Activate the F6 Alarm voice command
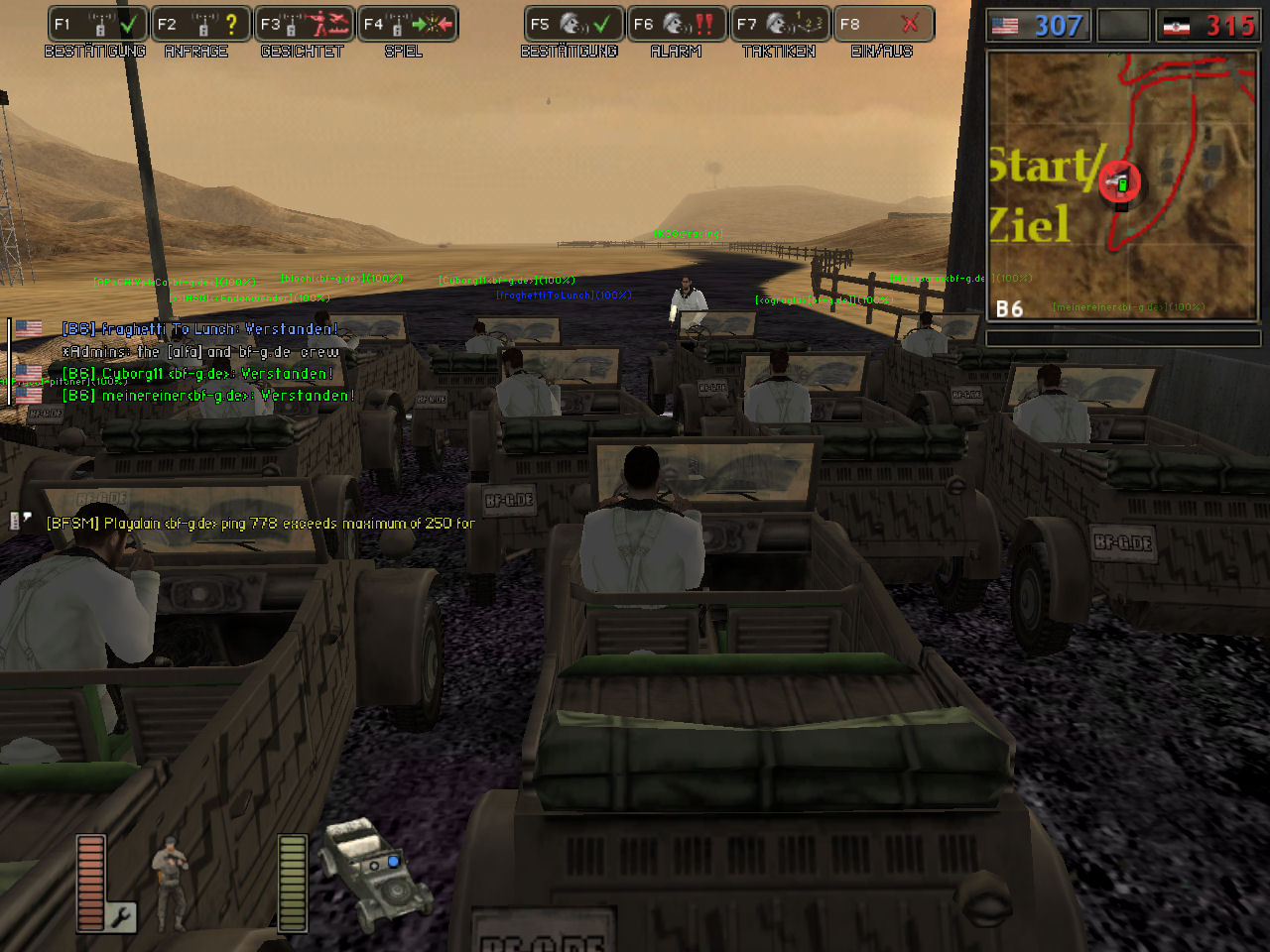The width and height of the screenshot is (1270, 952). click(x=677, y=24)
